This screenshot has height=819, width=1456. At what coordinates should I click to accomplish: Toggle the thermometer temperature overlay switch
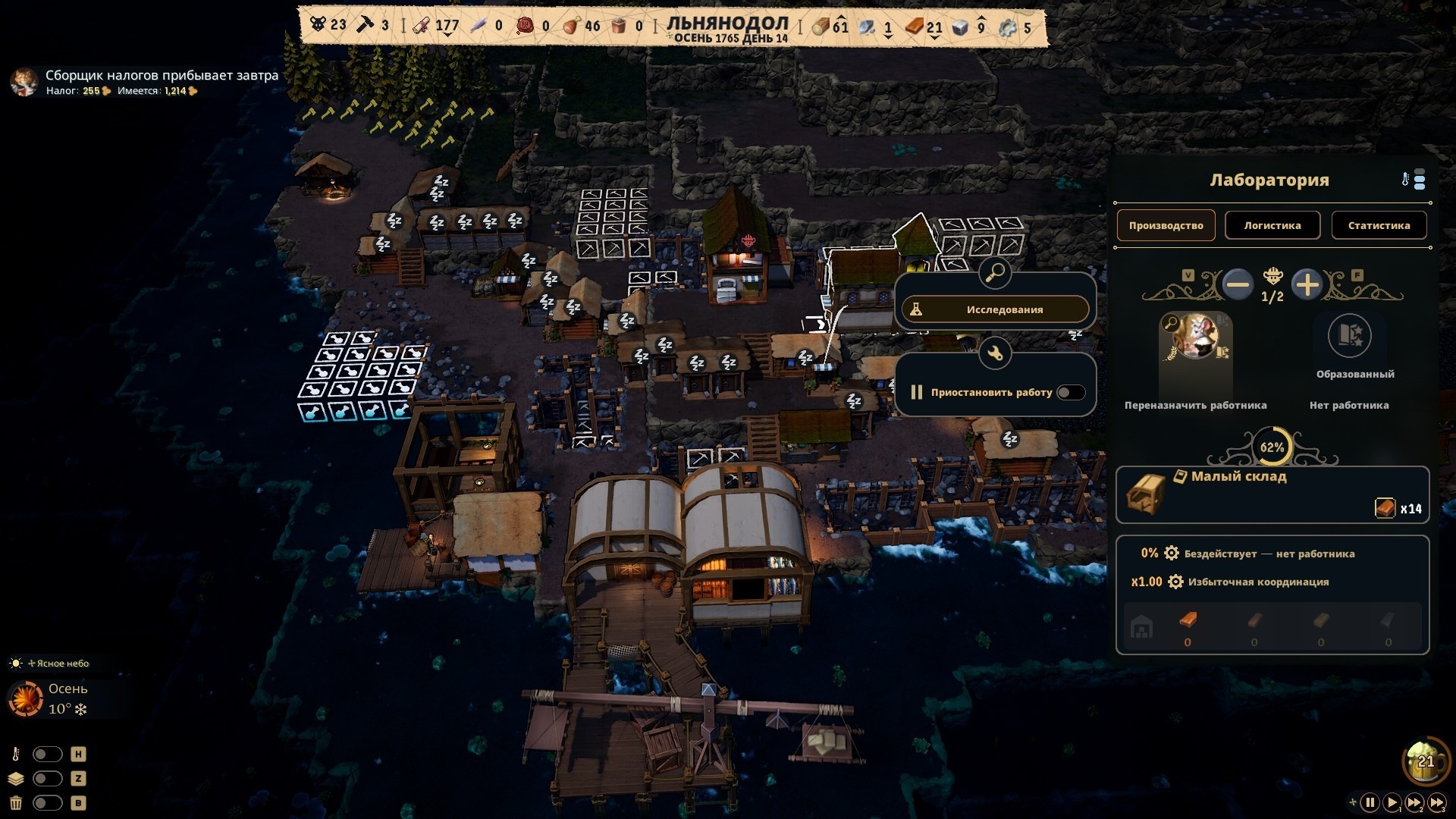pos(47,754)
